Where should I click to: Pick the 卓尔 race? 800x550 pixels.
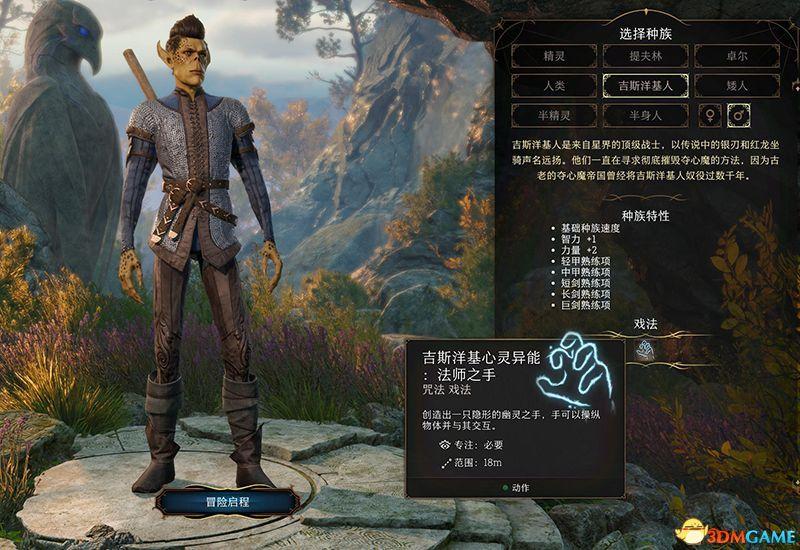(x=736, y=57)
